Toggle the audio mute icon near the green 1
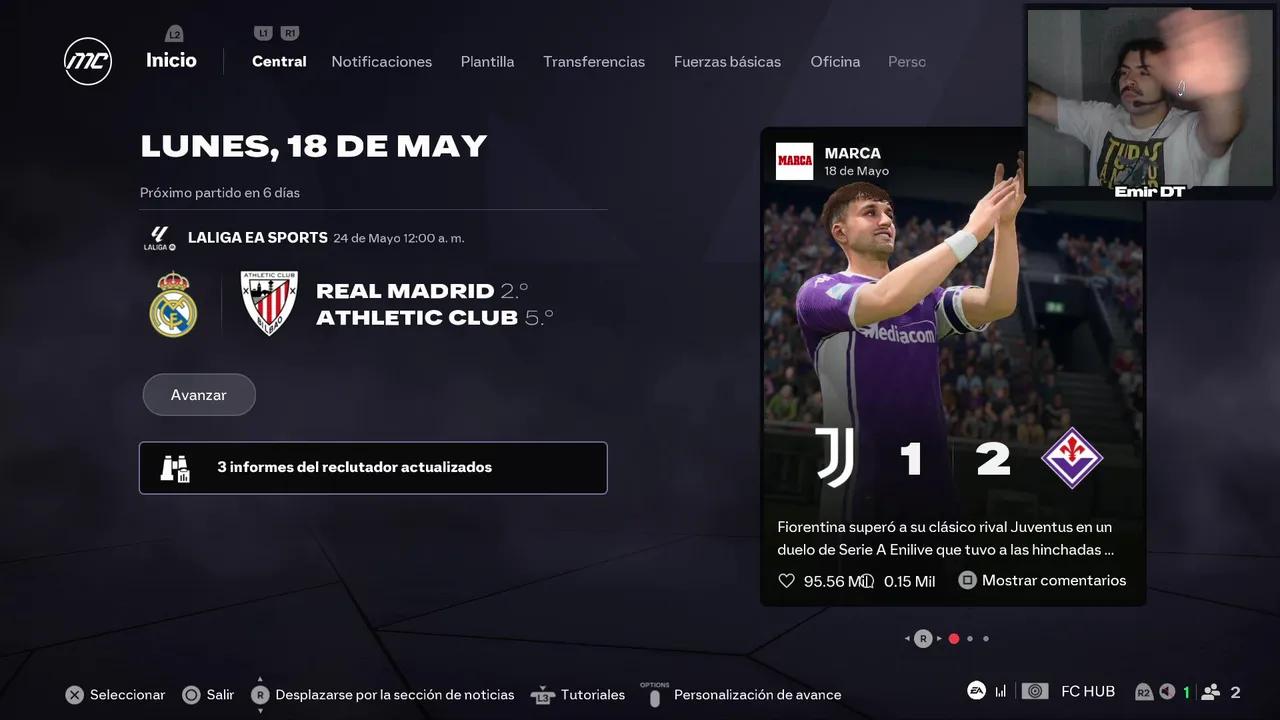This screenshot has height=720, width=1280. click(1166, 691)
